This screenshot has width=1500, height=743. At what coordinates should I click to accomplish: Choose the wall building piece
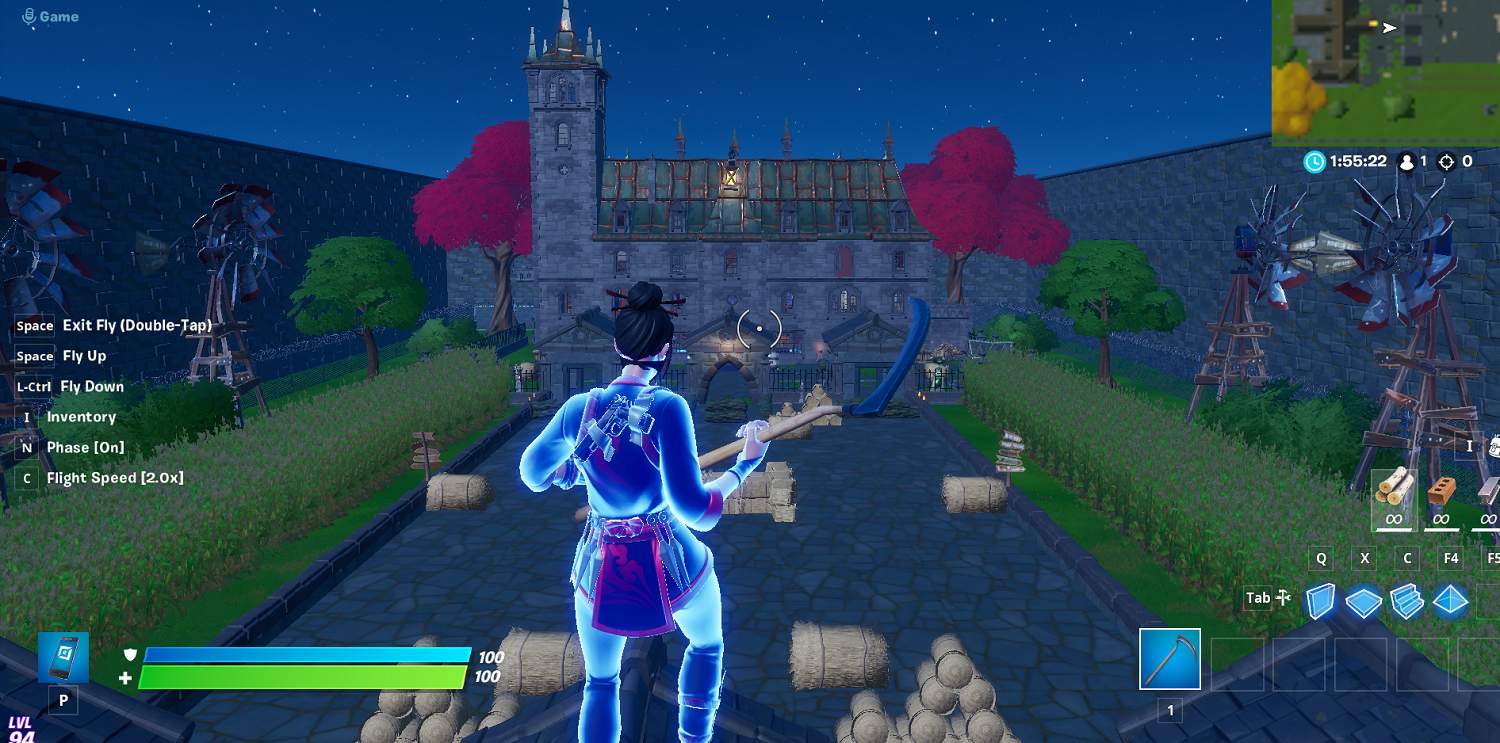point(1321,601)
